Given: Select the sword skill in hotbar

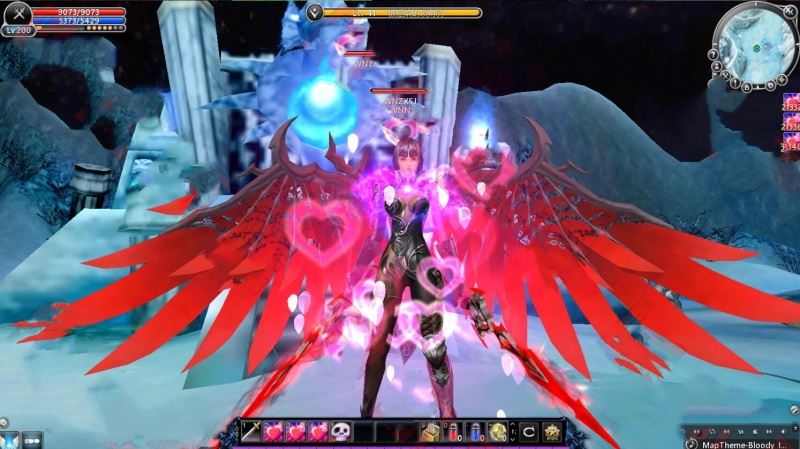Looking at the screenshot, I should 249,431.
